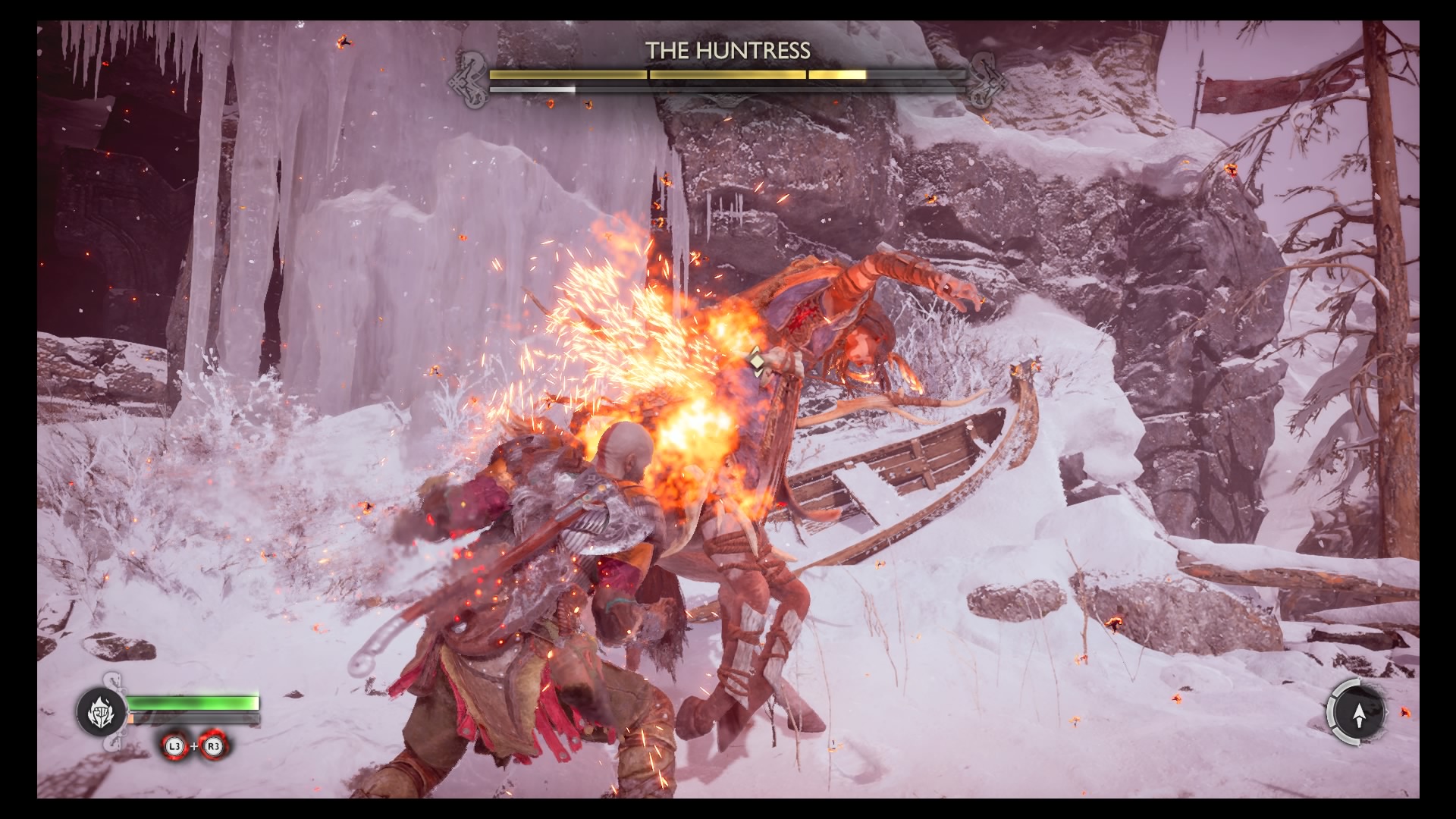Select the R3 stick prompt icon
This screenshot has width=1456, height=819.
pos(212,747)
